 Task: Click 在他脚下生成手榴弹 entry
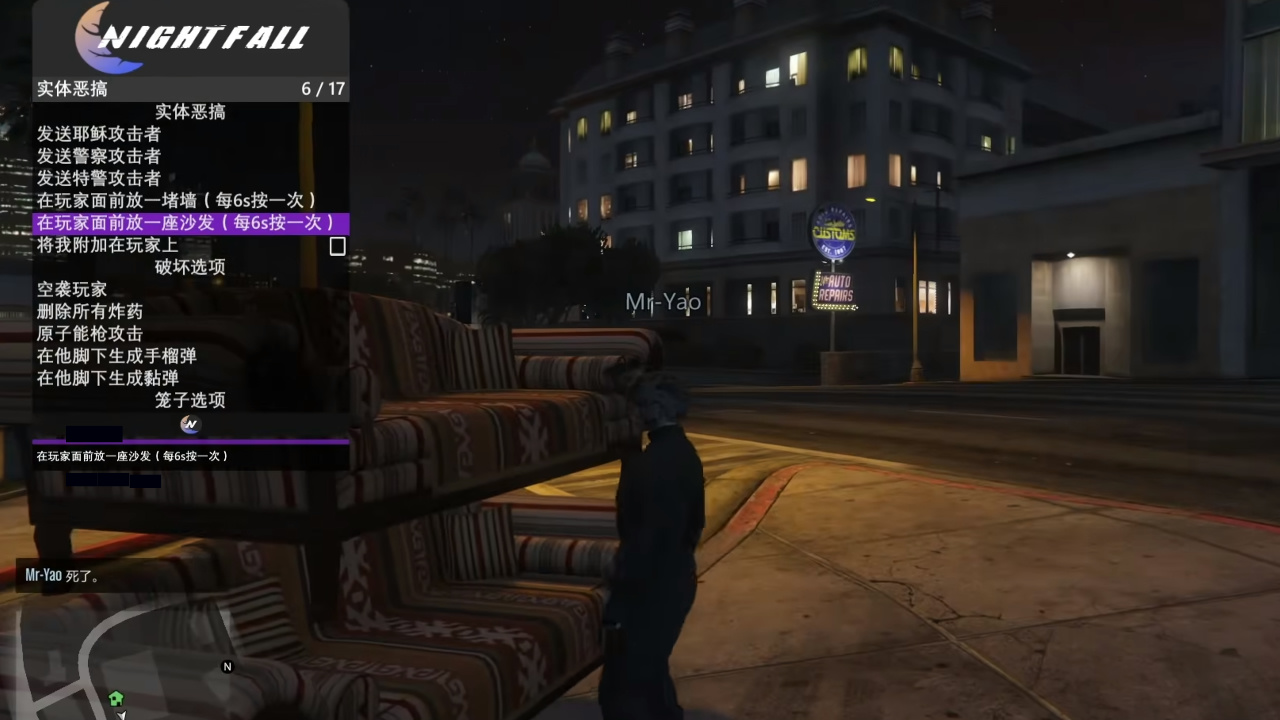(x=117, y=356)
